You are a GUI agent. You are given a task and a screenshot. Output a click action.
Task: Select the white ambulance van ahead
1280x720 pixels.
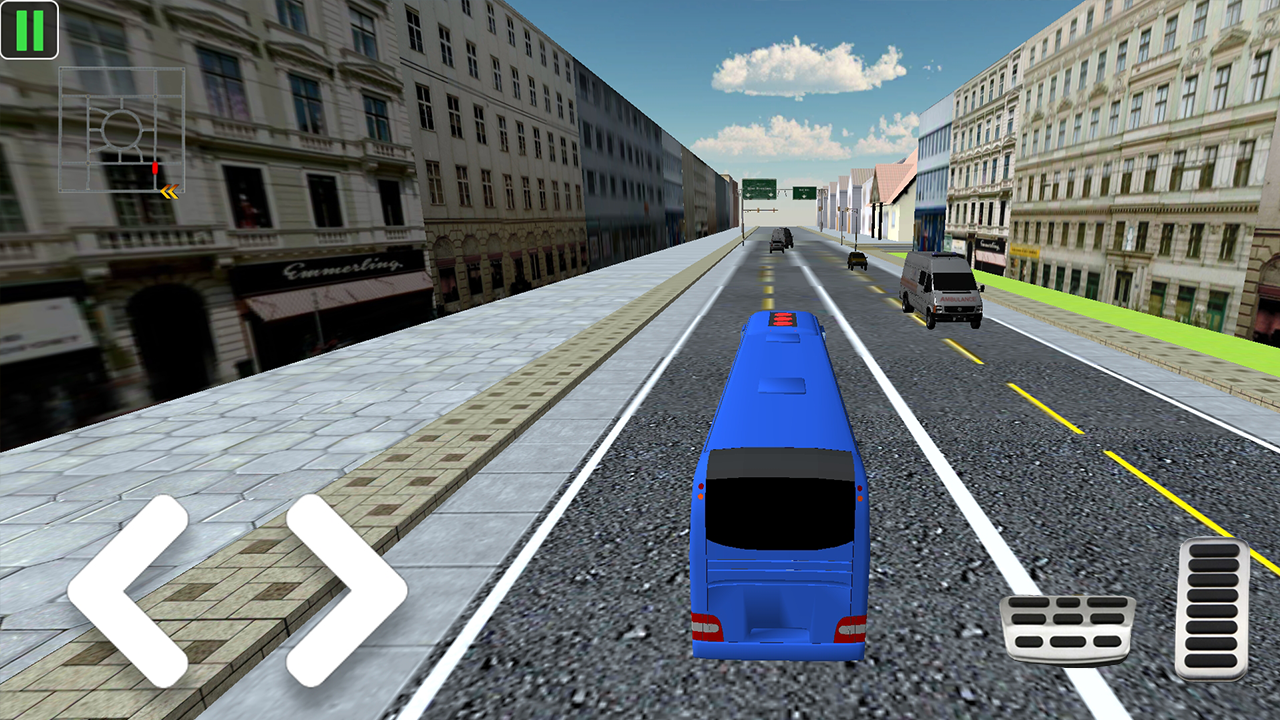pos(938,290)
